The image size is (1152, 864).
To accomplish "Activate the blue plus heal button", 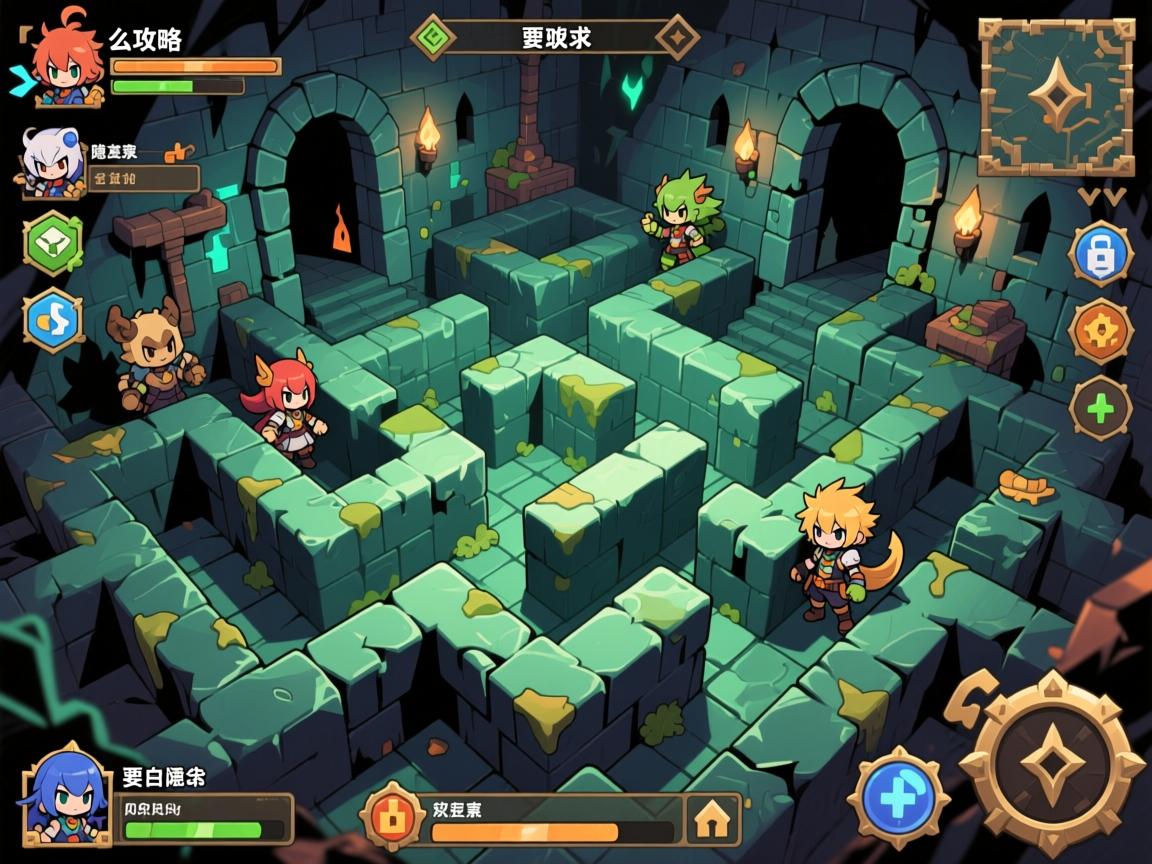I will [899, 795].
